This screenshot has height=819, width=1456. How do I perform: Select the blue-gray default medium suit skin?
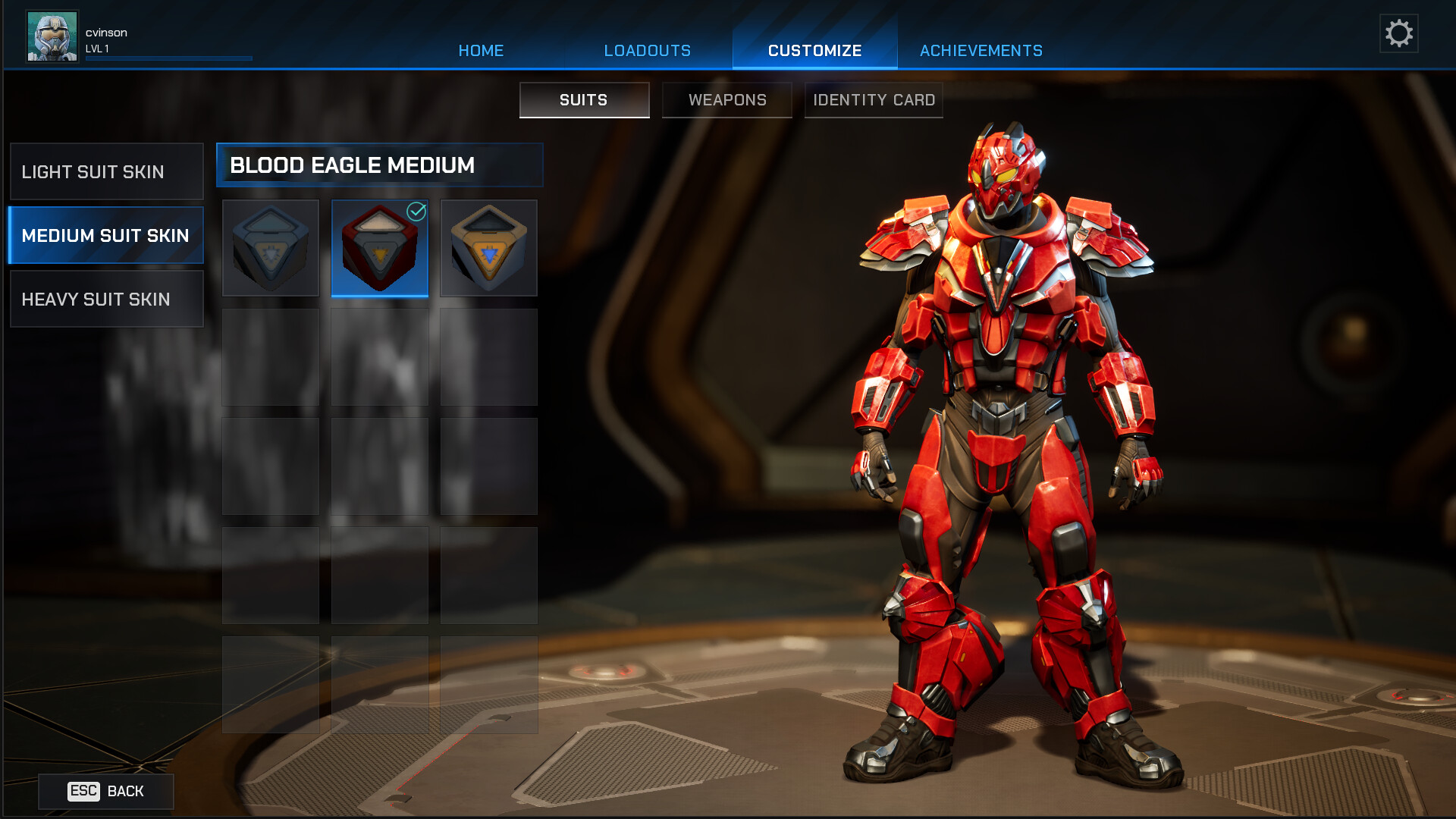[271, 247]
